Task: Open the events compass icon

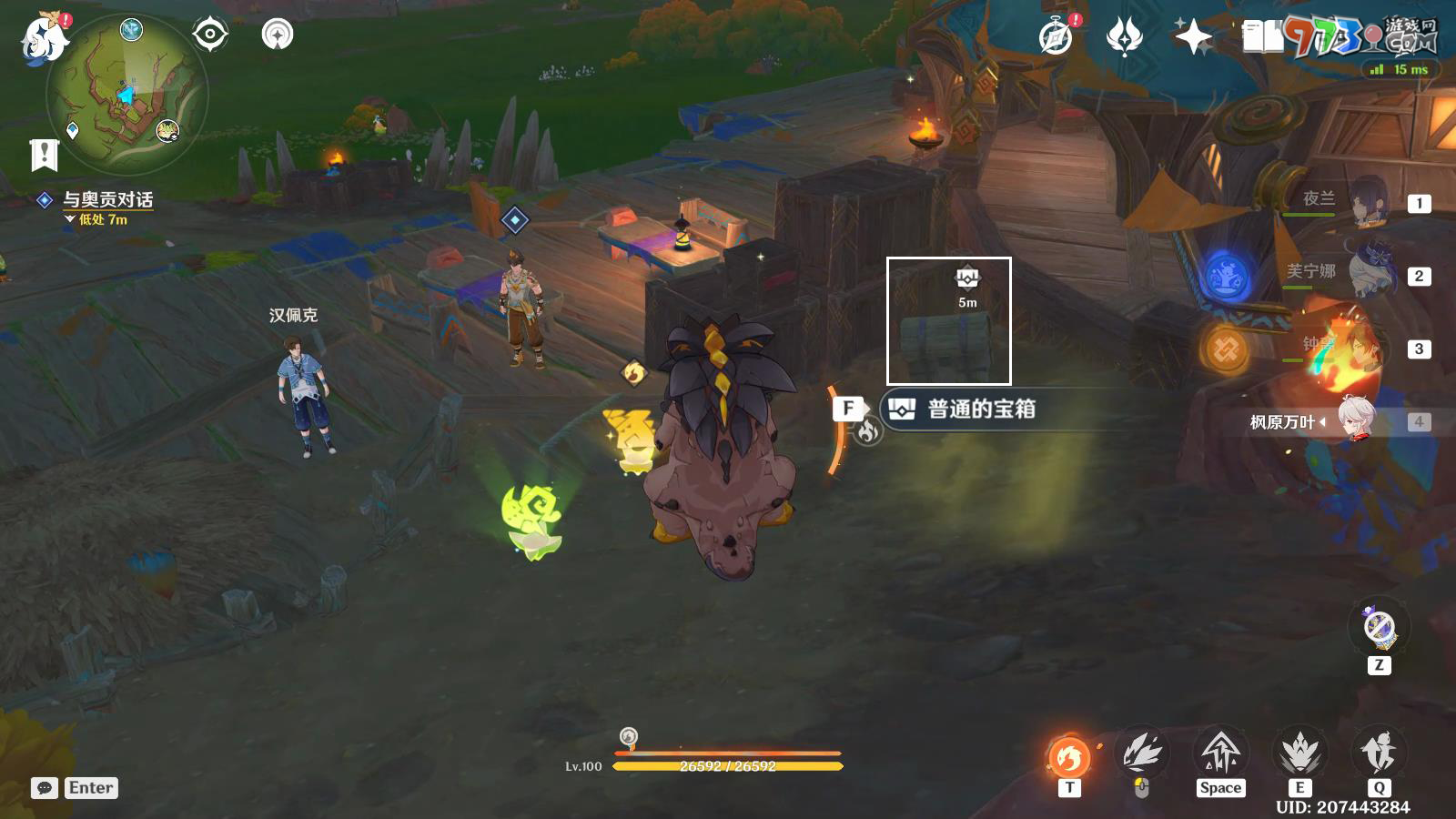Action: pos(1057,36)
